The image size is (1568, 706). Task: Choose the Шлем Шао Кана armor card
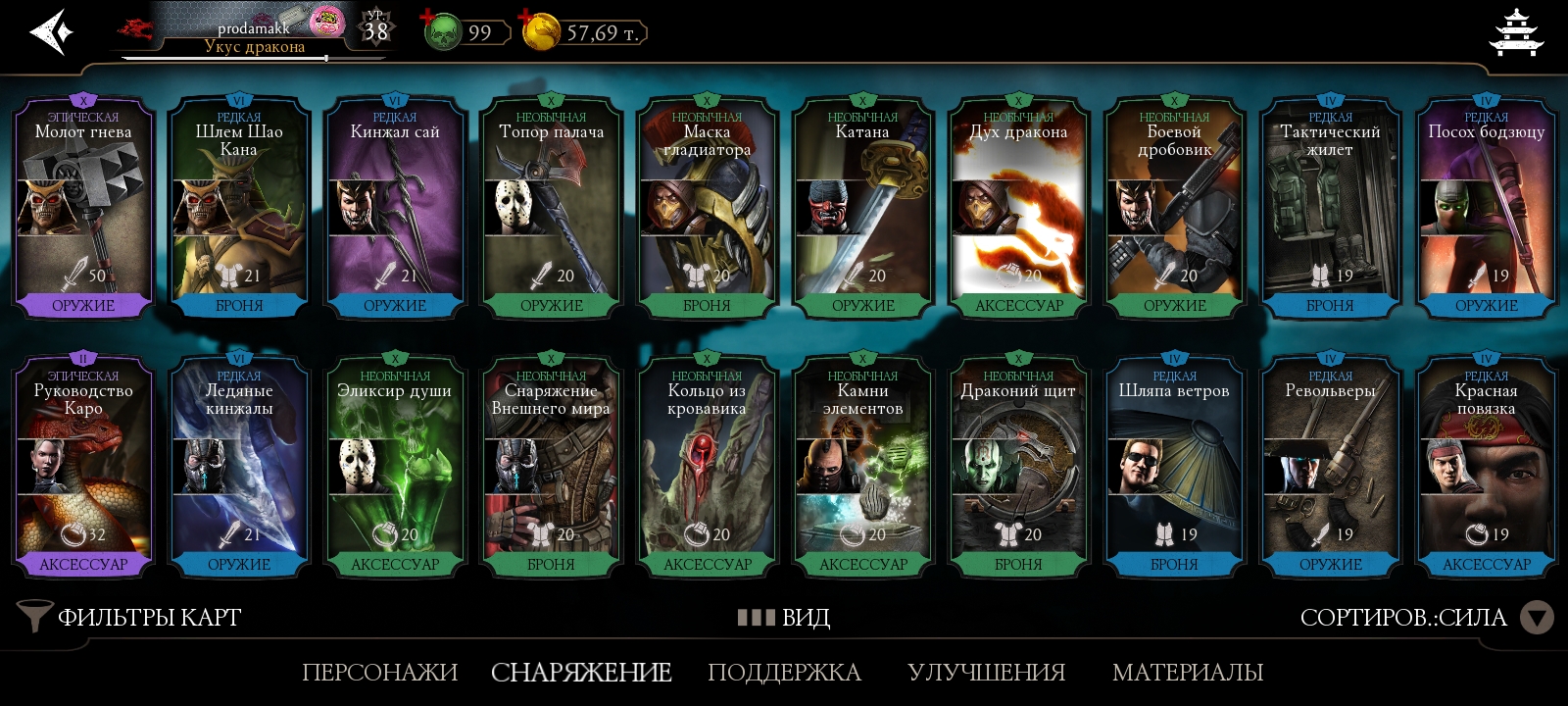point(239,208)
